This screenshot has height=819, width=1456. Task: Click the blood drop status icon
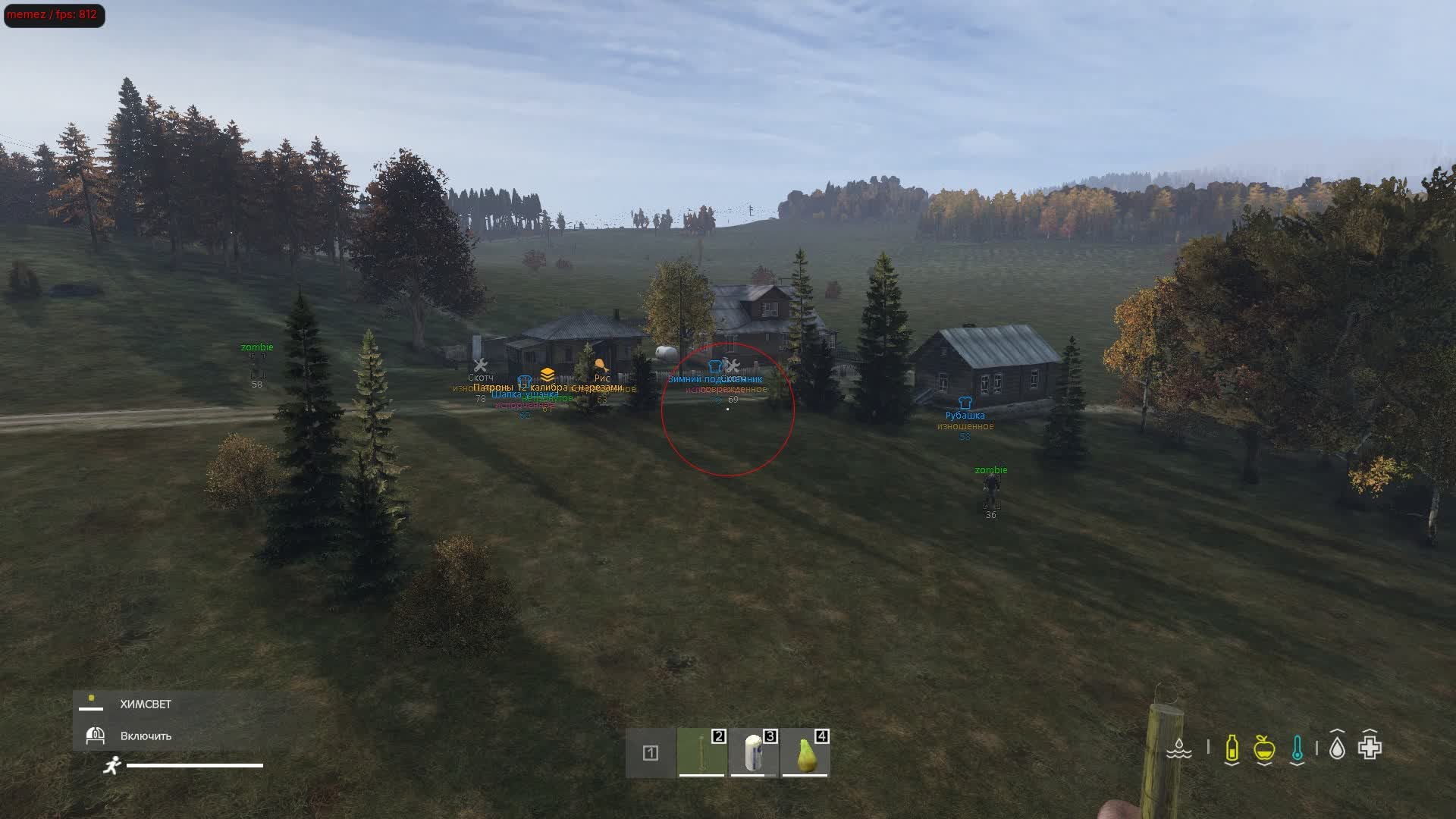[1337, 749]
